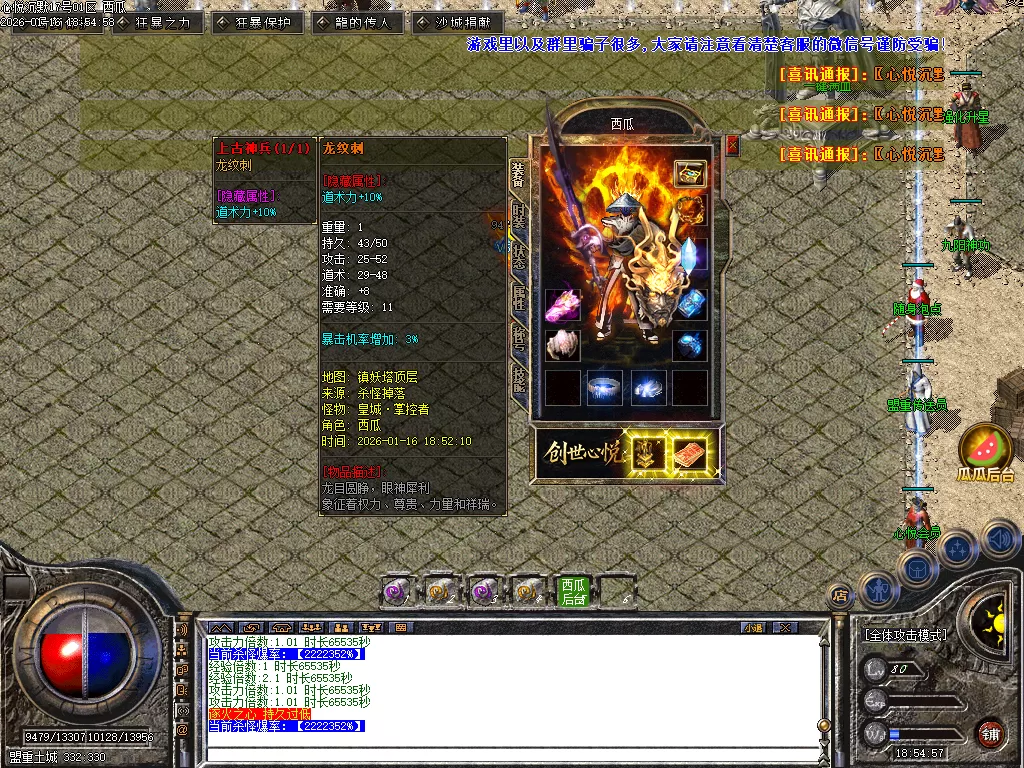1024x768 pixels.
Task: Show the 属性 (attributes) tab
Action: 518,298
